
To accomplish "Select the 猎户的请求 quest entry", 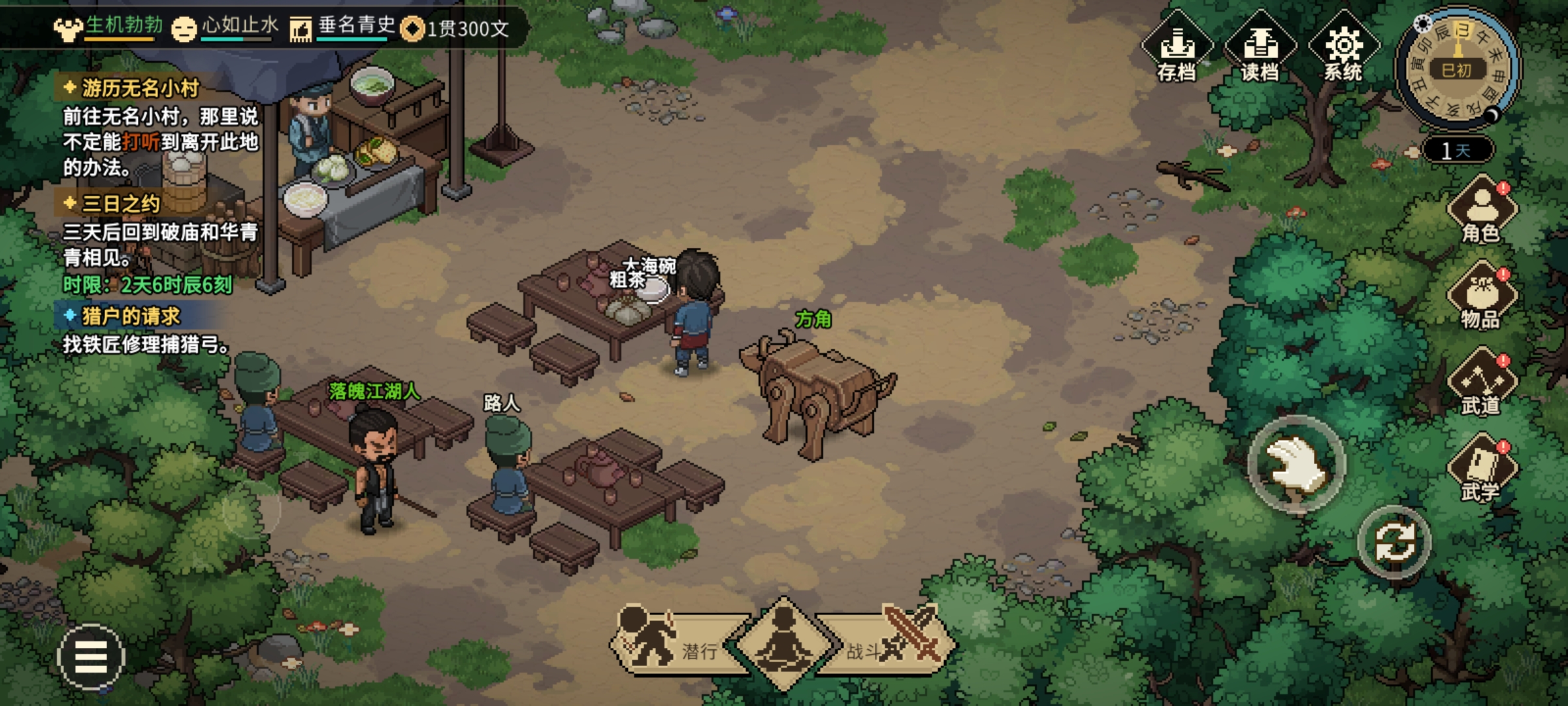I will [131, 316].
